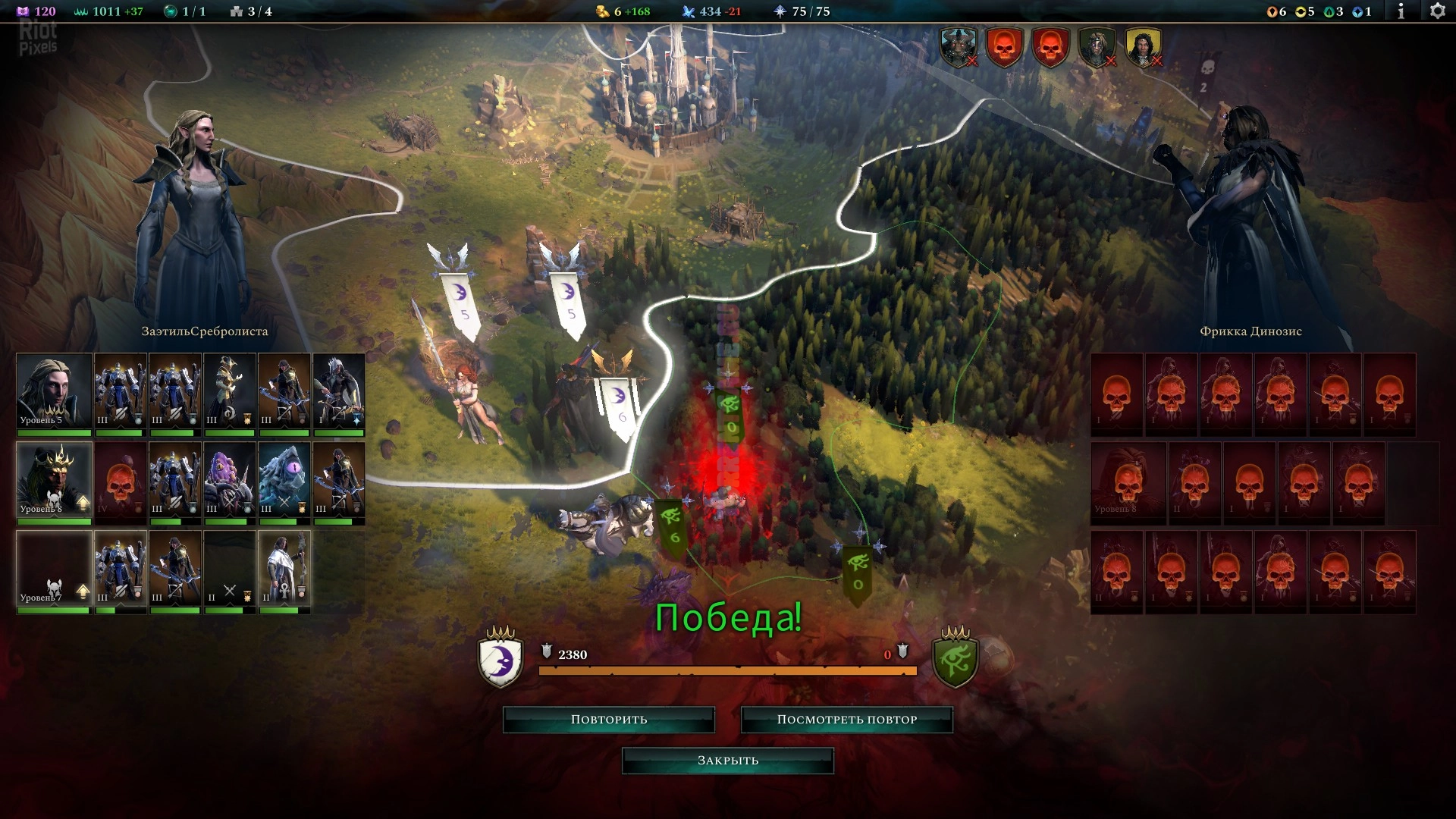Image resolution: width=1456 pixels, height=819 pixels.
Task: Inspect the fallen tier IV skull unit card
Action: coord(121,480)
